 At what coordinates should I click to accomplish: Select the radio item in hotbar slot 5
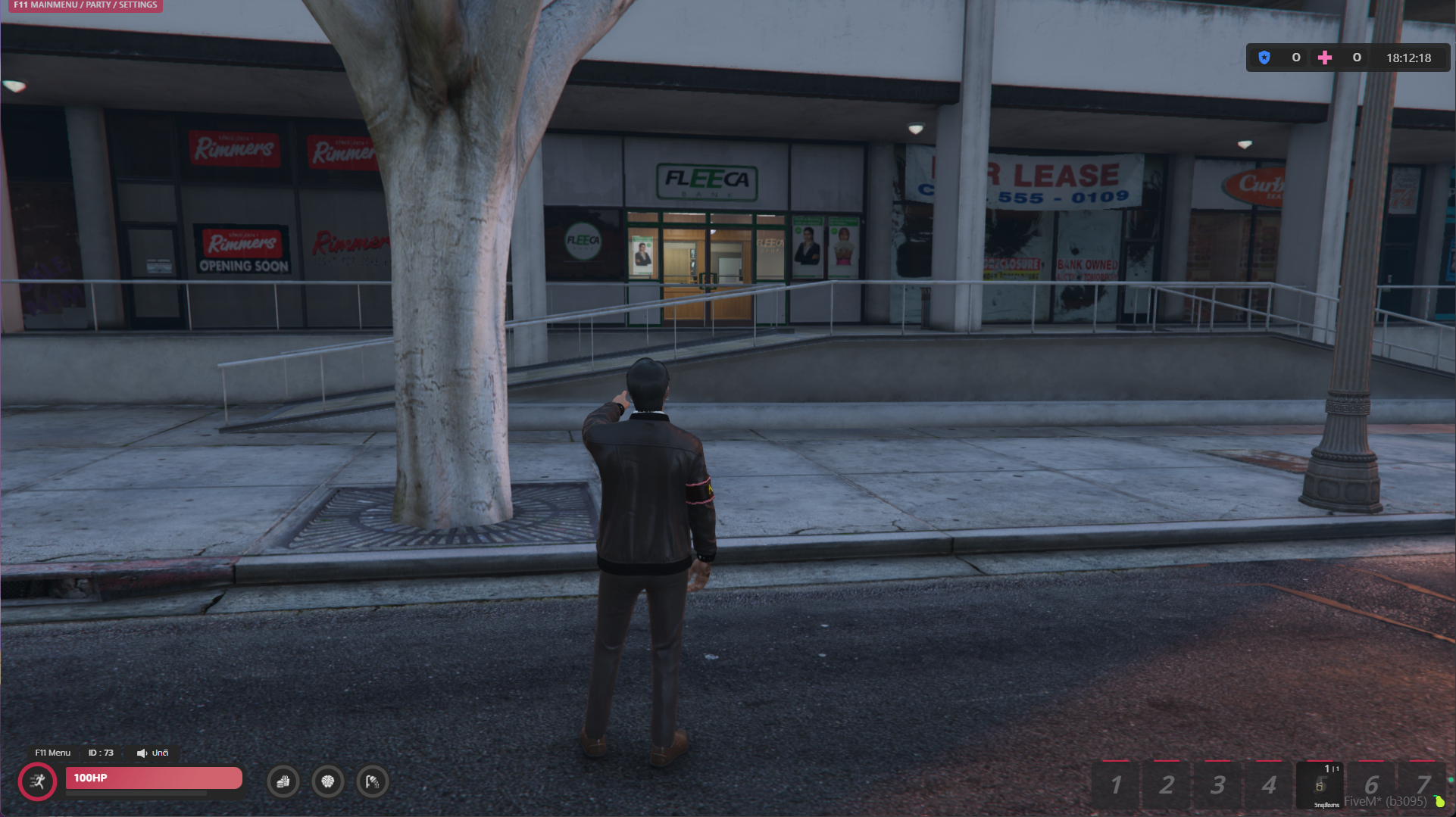[x=1320, y=785]
